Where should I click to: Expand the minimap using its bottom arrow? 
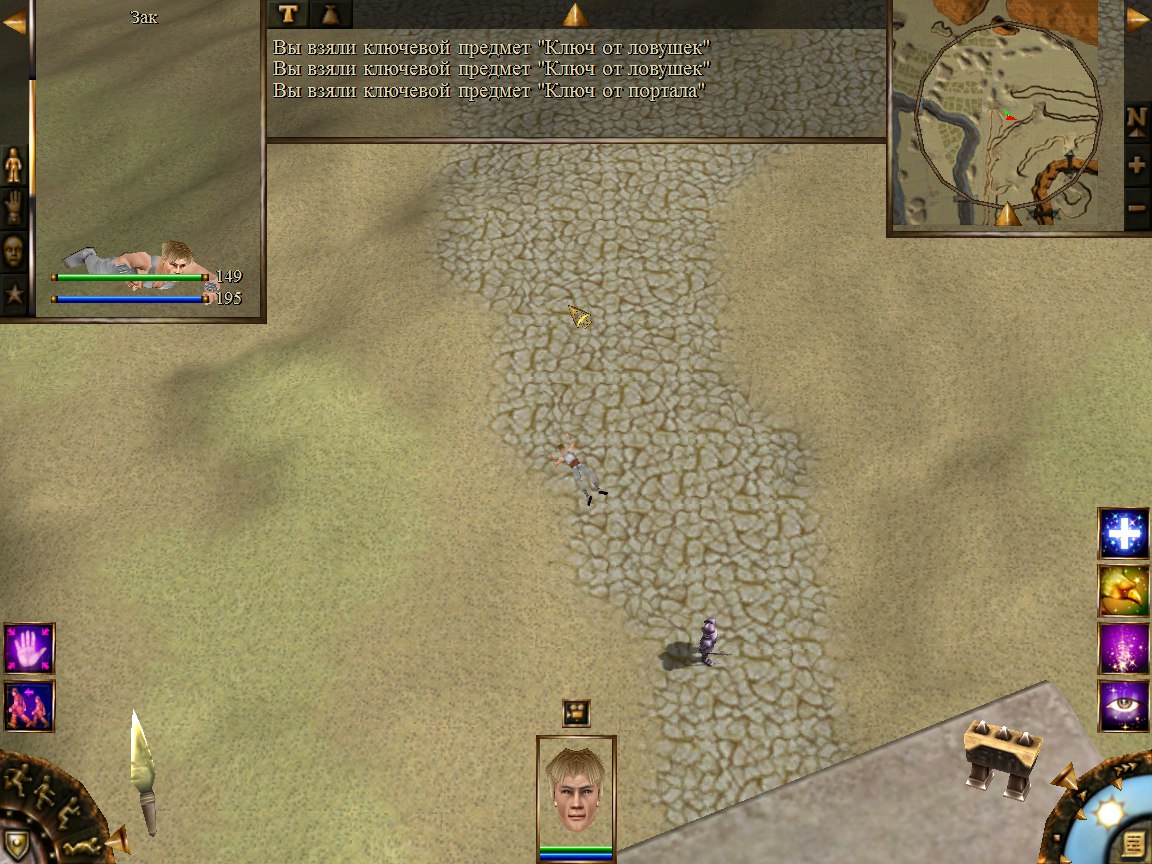pyautogui.click(x=1008, y=213)
